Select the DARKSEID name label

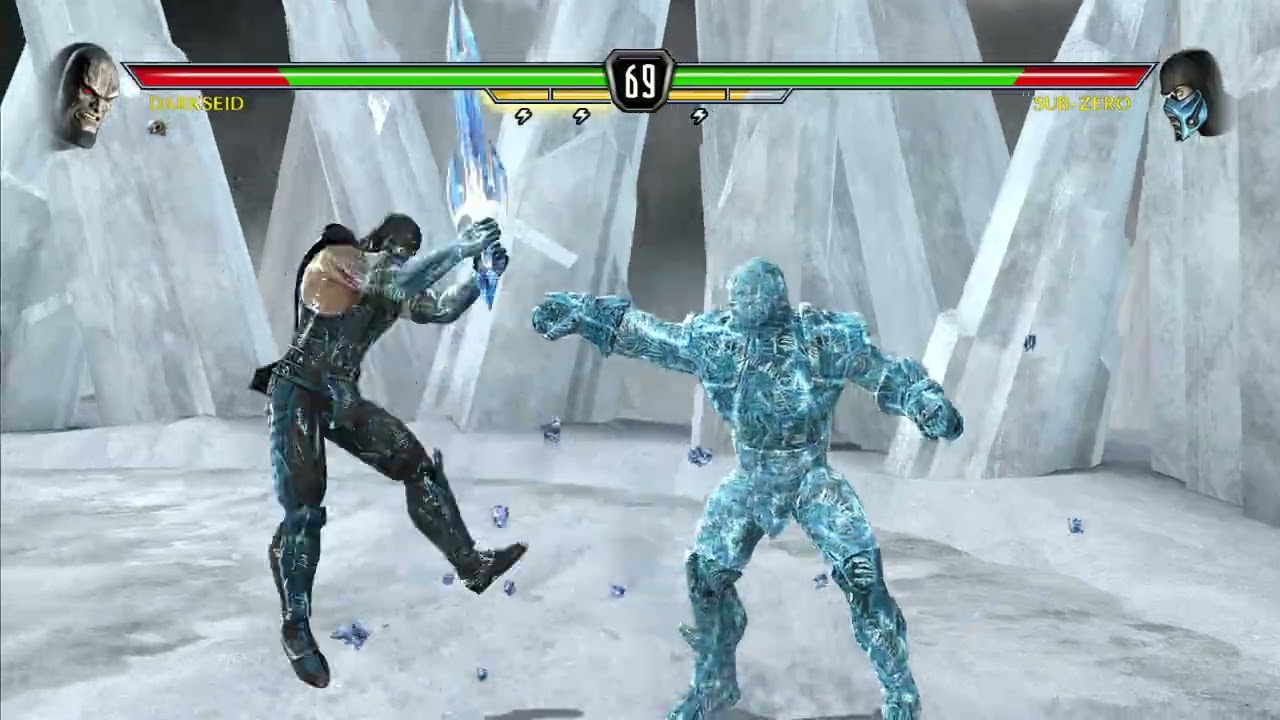click(193, 103)
